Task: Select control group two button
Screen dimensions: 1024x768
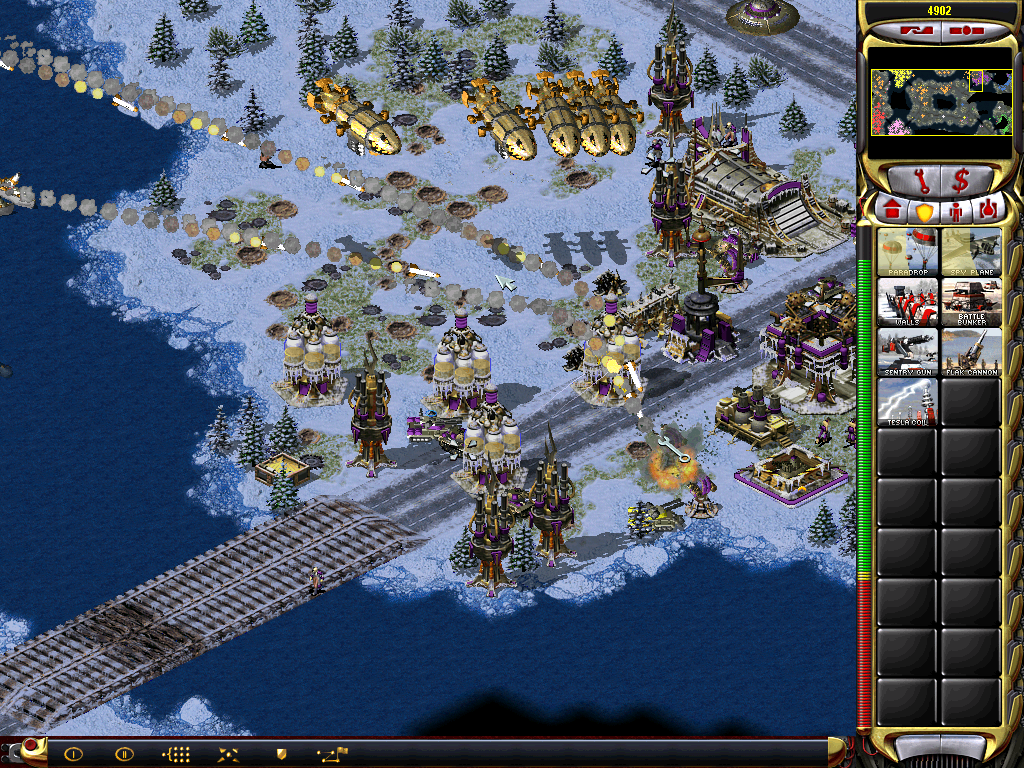Action: tap(124, 754)
